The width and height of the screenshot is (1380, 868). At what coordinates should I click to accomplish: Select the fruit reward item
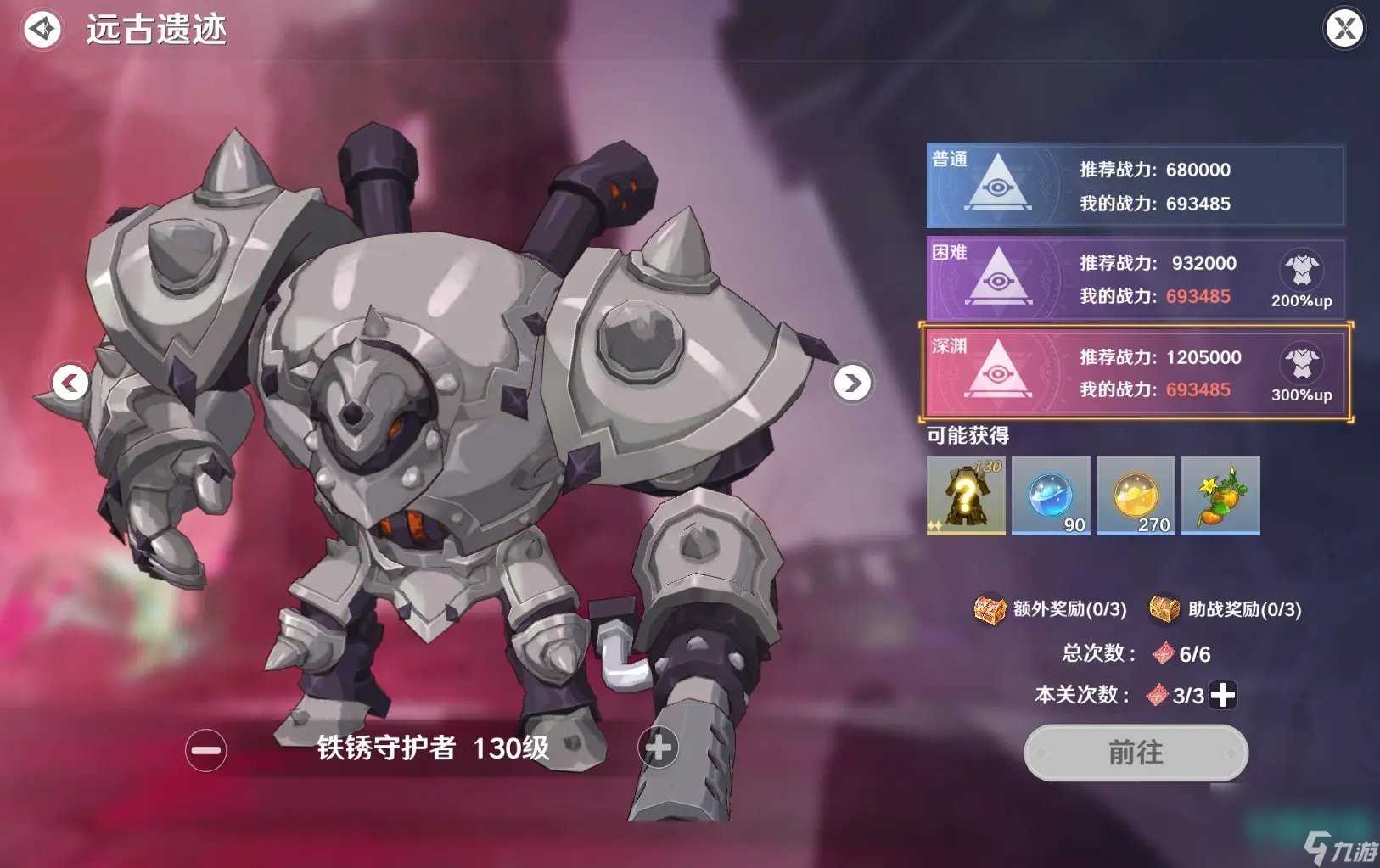coord(1220,496)
